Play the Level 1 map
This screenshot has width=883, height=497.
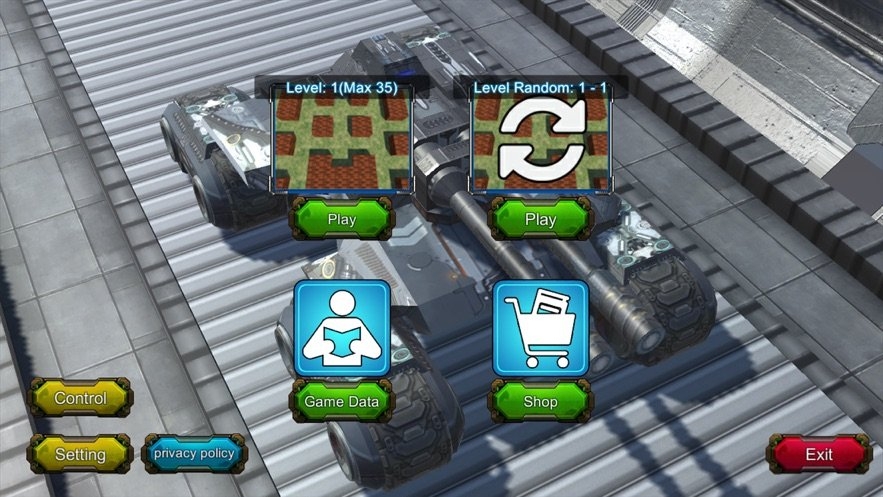[342, 219]
